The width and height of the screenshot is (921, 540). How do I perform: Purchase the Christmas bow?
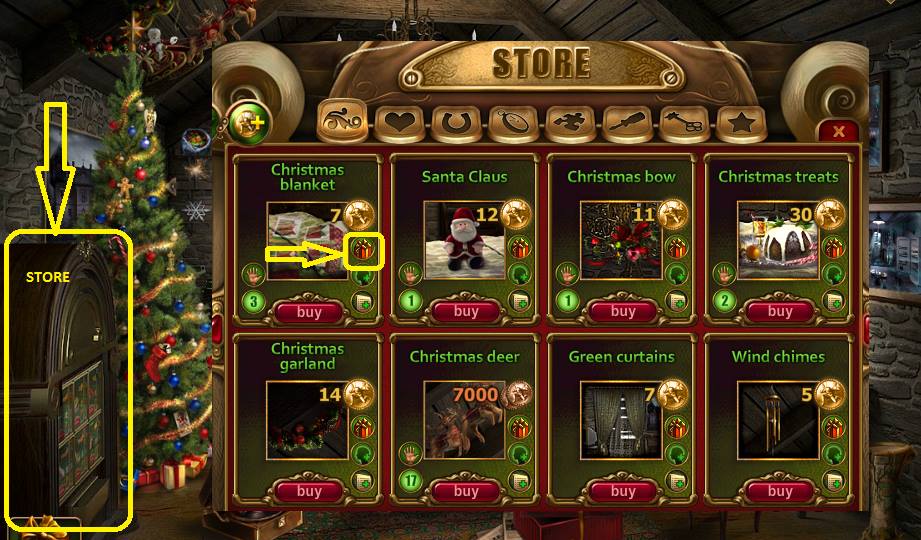pos(623,311)
